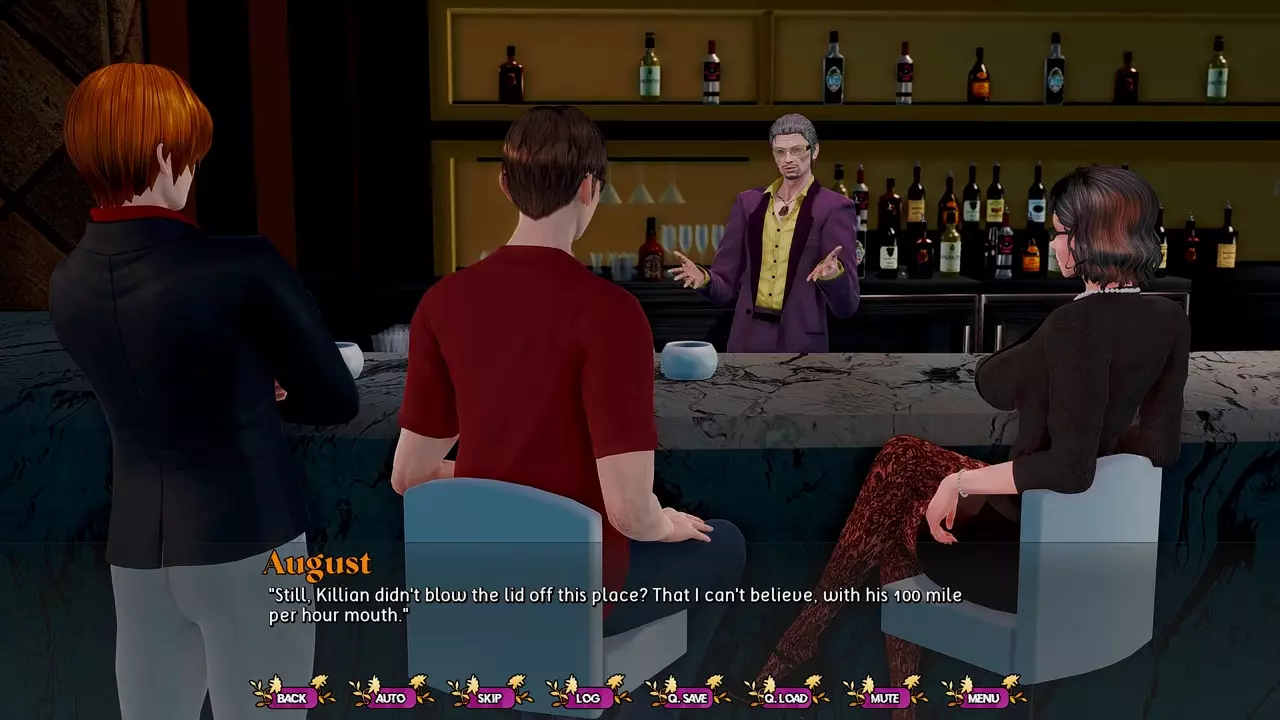Quick load using Q. LOAD
Viewport: 1280px width, 720px height.
(x=785, y=697)
